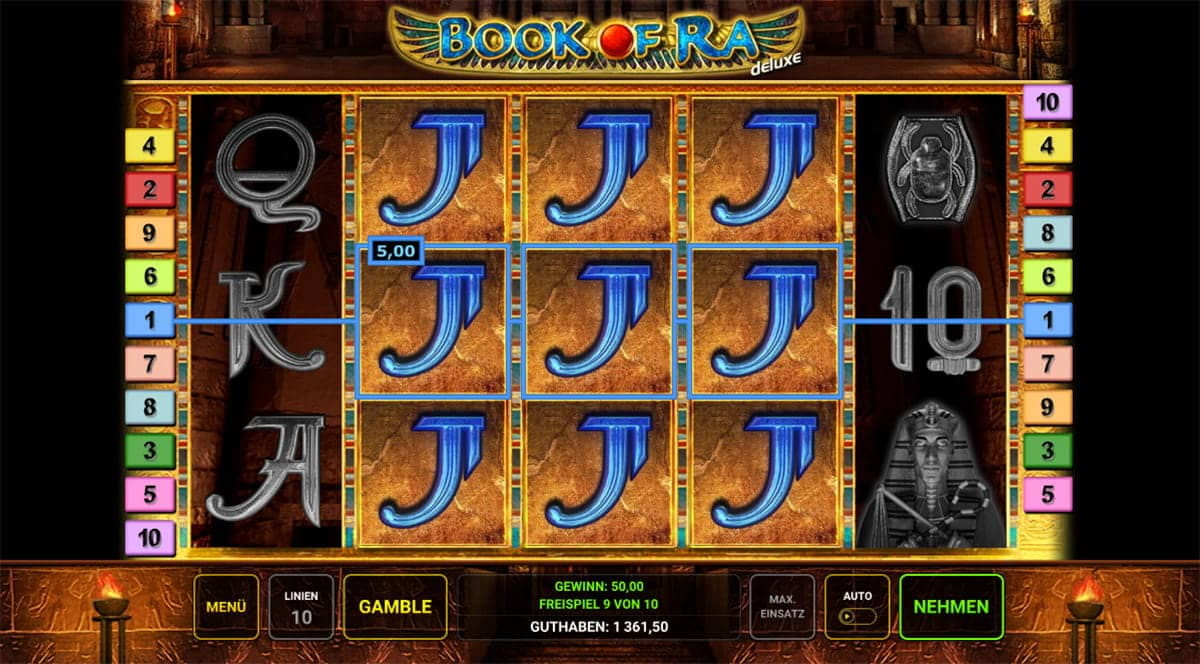Screen dimensions: 1200x664
Task: Click the LINIEN 10 paylines selector
Action: click(x=301, y=607)
